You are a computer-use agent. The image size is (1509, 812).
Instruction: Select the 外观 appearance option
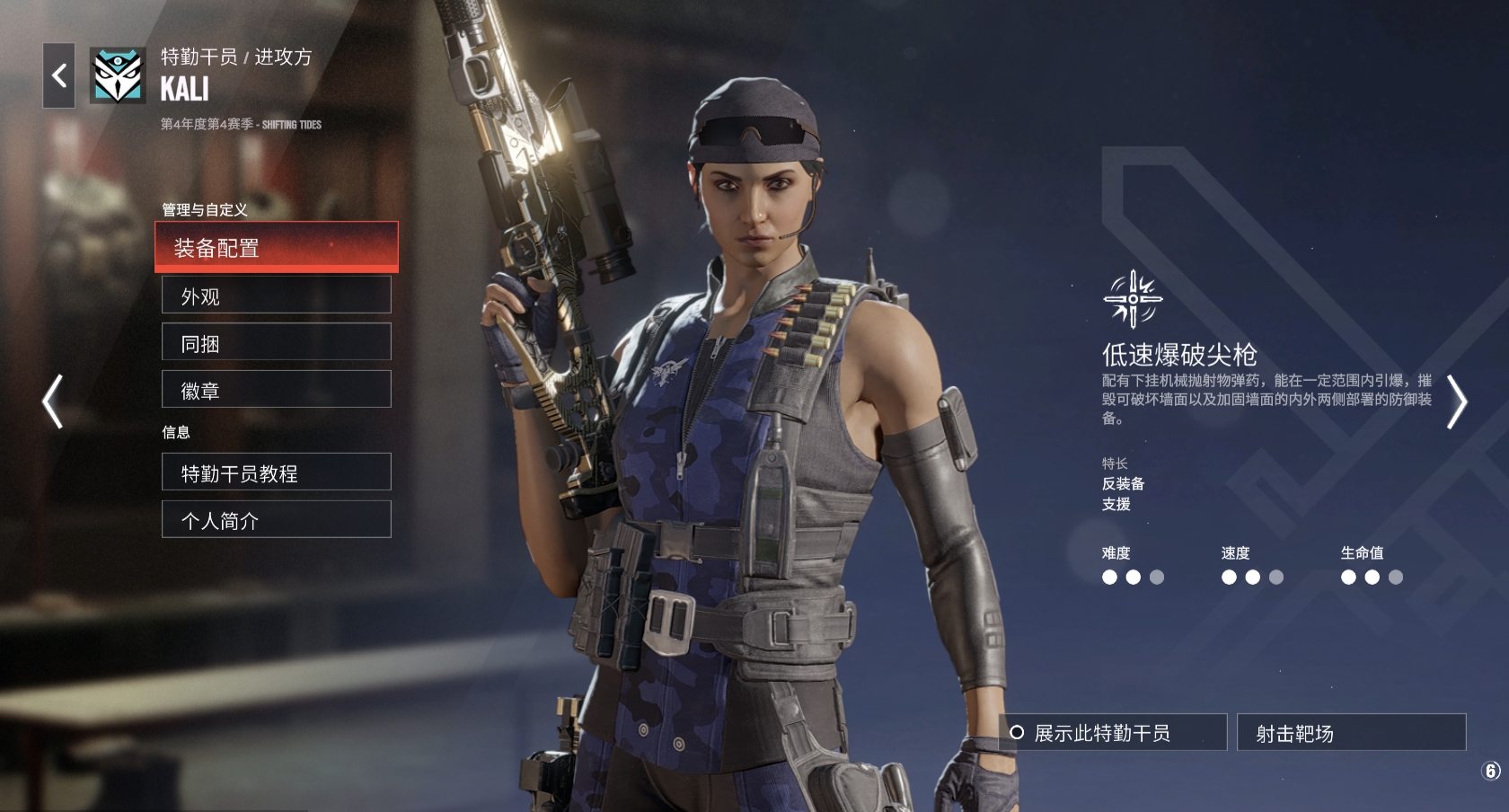click(x=276, y=296)
